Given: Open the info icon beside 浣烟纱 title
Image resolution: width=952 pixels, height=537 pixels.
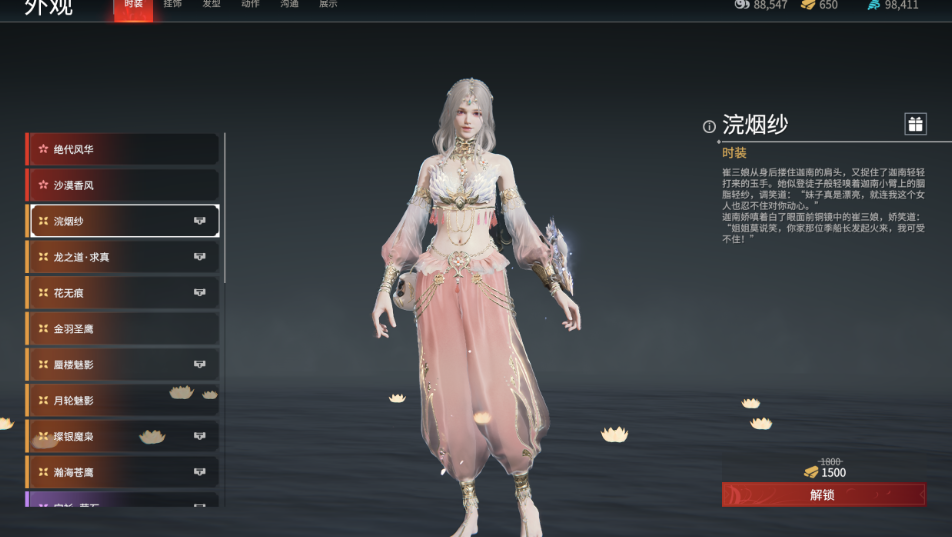Looking at the screenshot, I should click(709, 127).
